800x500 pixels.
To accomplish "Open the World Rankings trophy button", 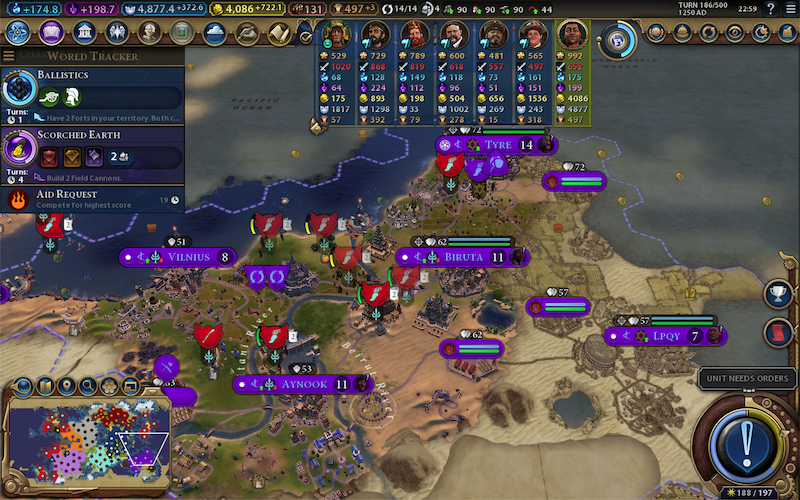I will [x=777, y=294].
